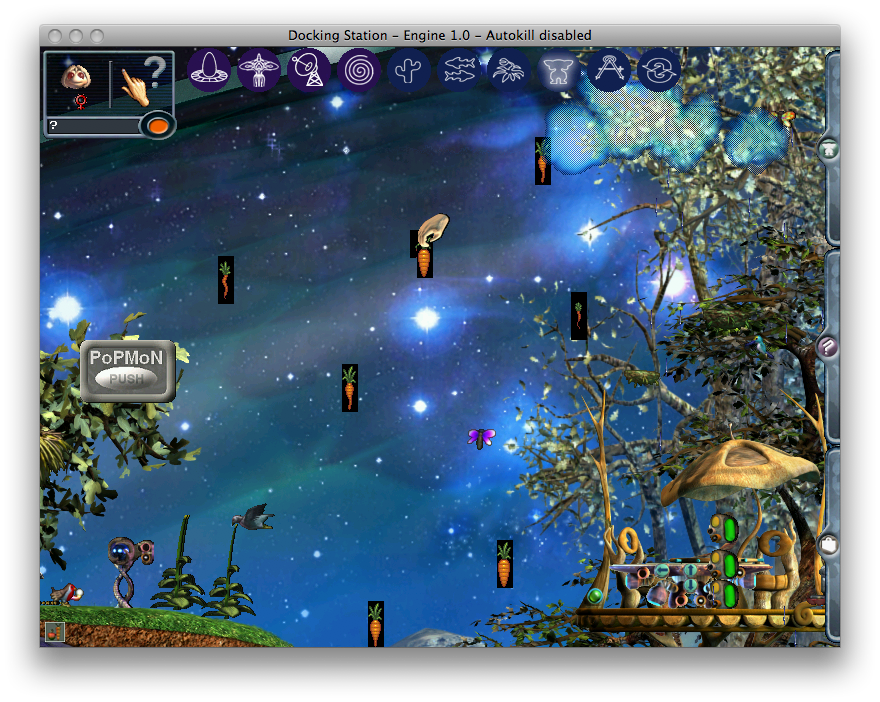Select the satellite dish tower icon
This screenshot has width=880, height=702.
309,70
